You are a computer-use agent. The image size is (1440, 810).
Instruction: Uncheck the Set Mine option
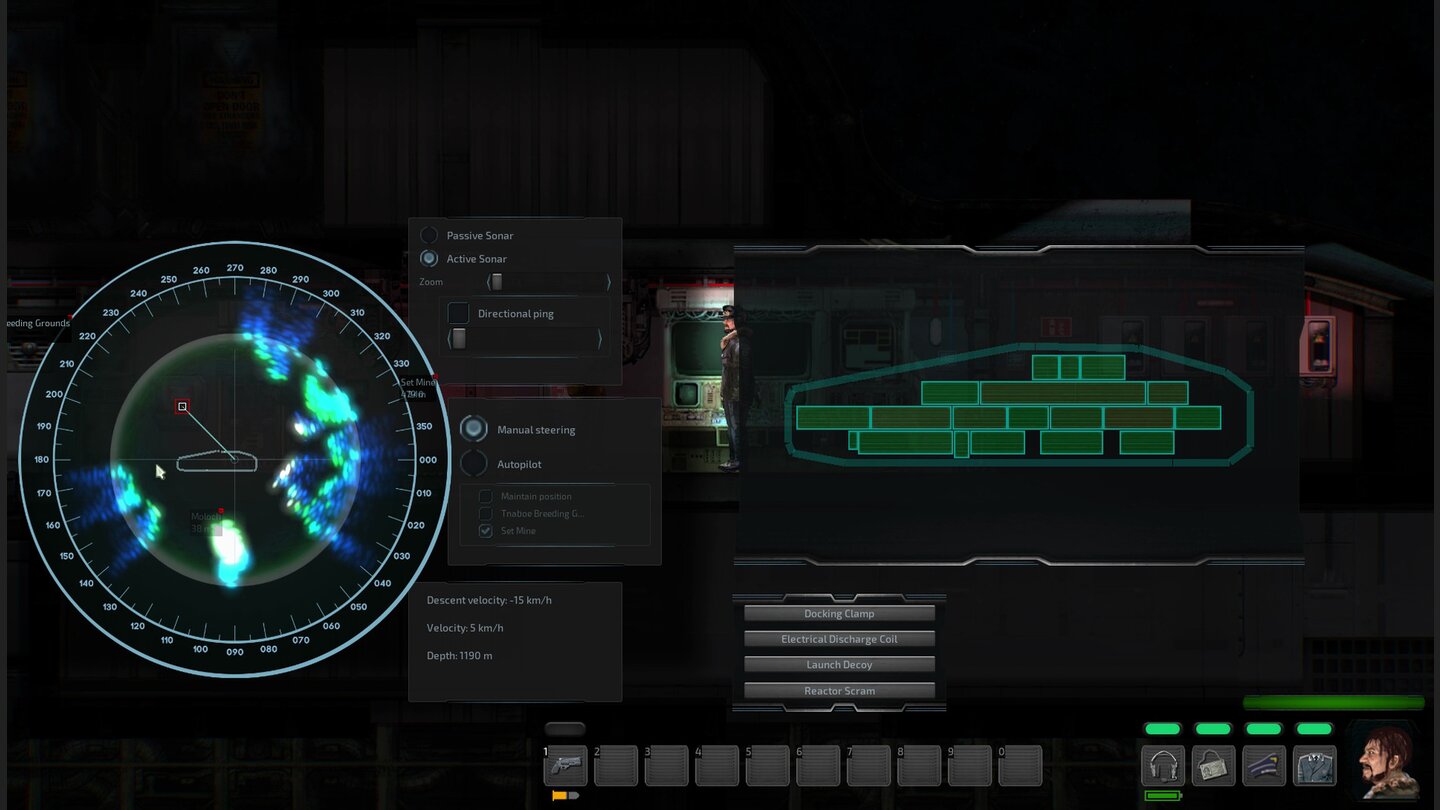(484, 530)
